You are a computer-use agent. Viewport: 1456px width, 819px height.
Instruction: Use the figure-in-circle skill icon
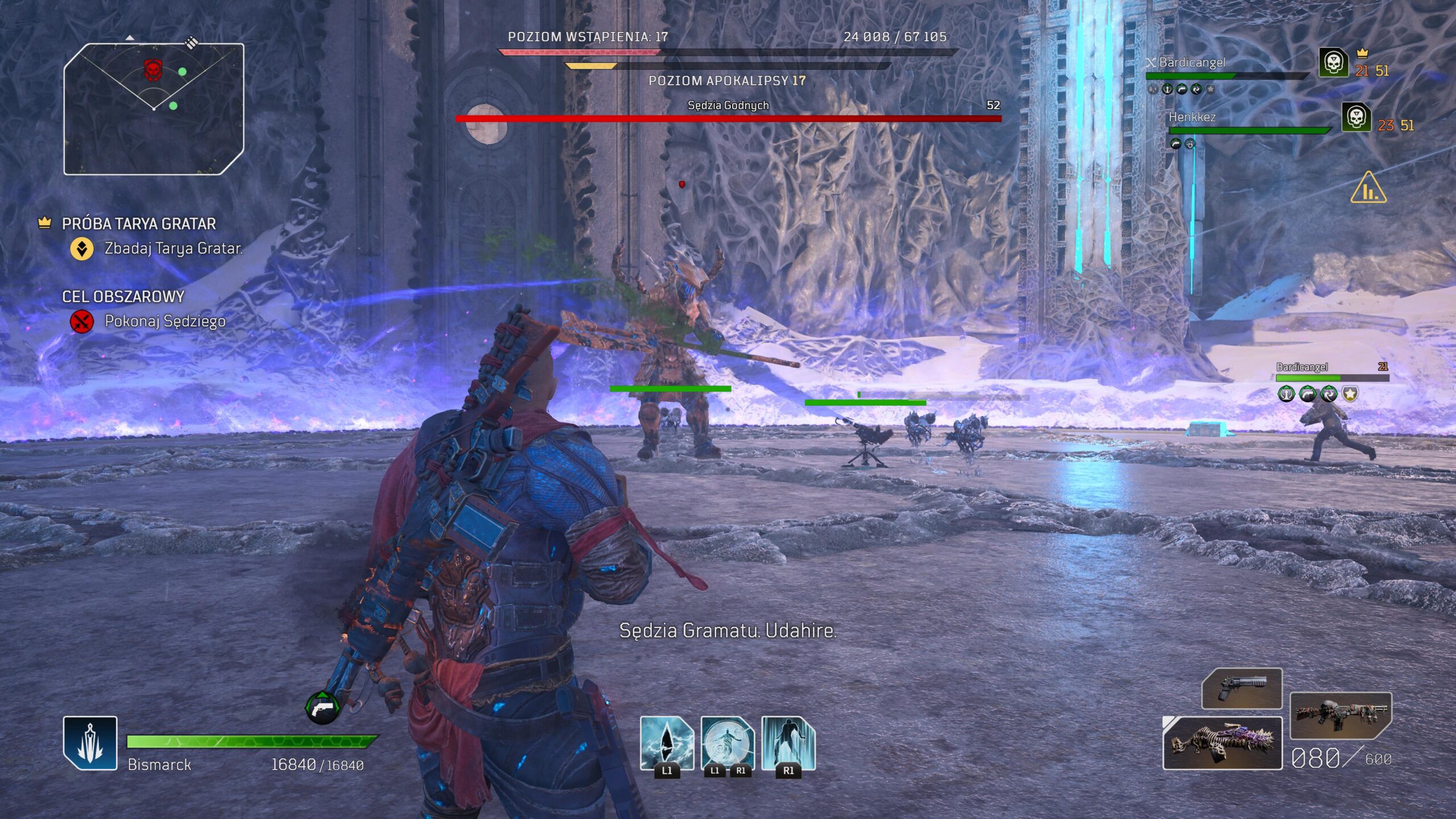point(727,742)
